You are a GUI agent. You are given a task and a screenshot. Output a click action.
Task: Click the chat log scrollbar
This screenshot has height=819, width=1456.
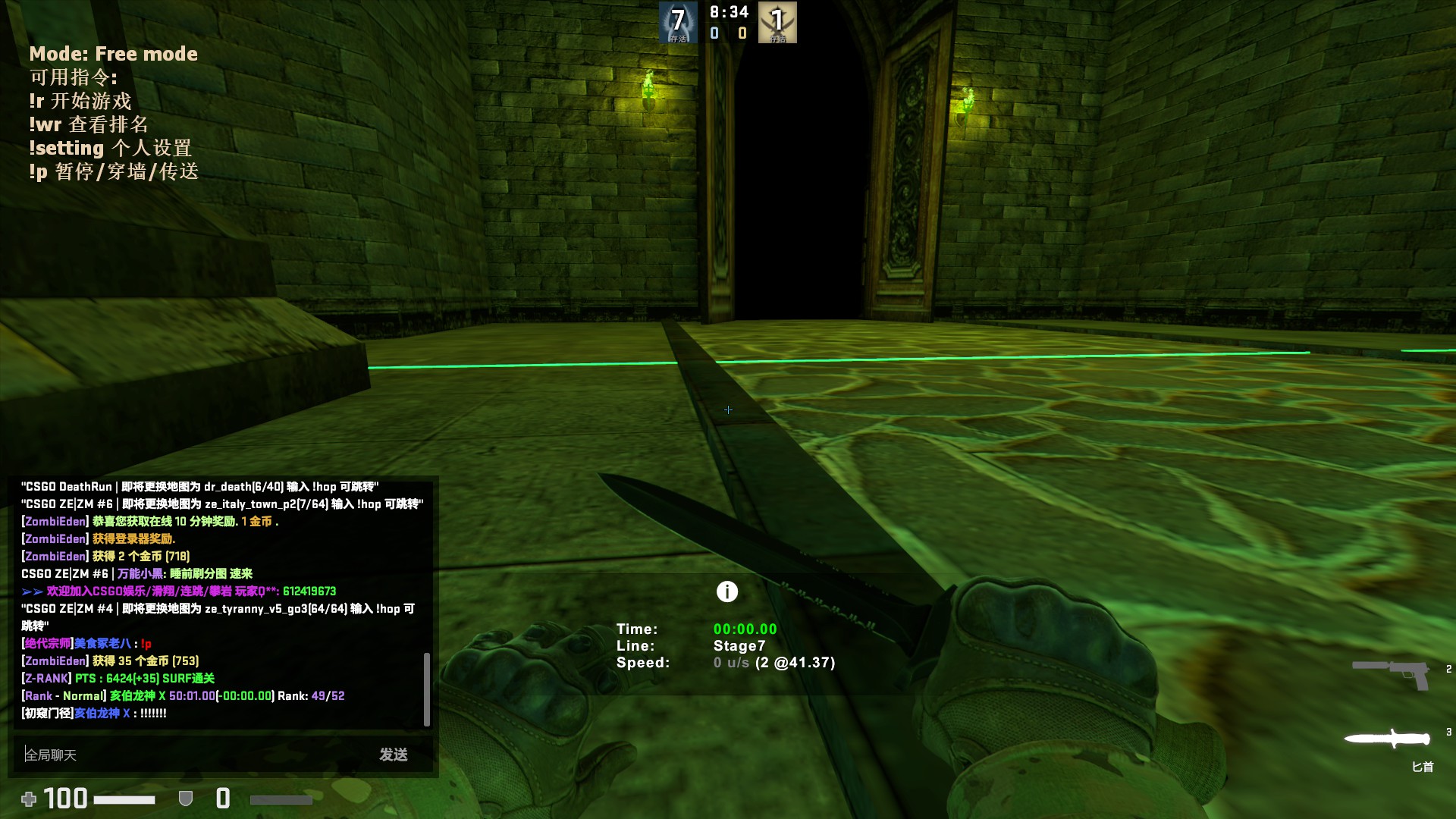pos(427,689)
